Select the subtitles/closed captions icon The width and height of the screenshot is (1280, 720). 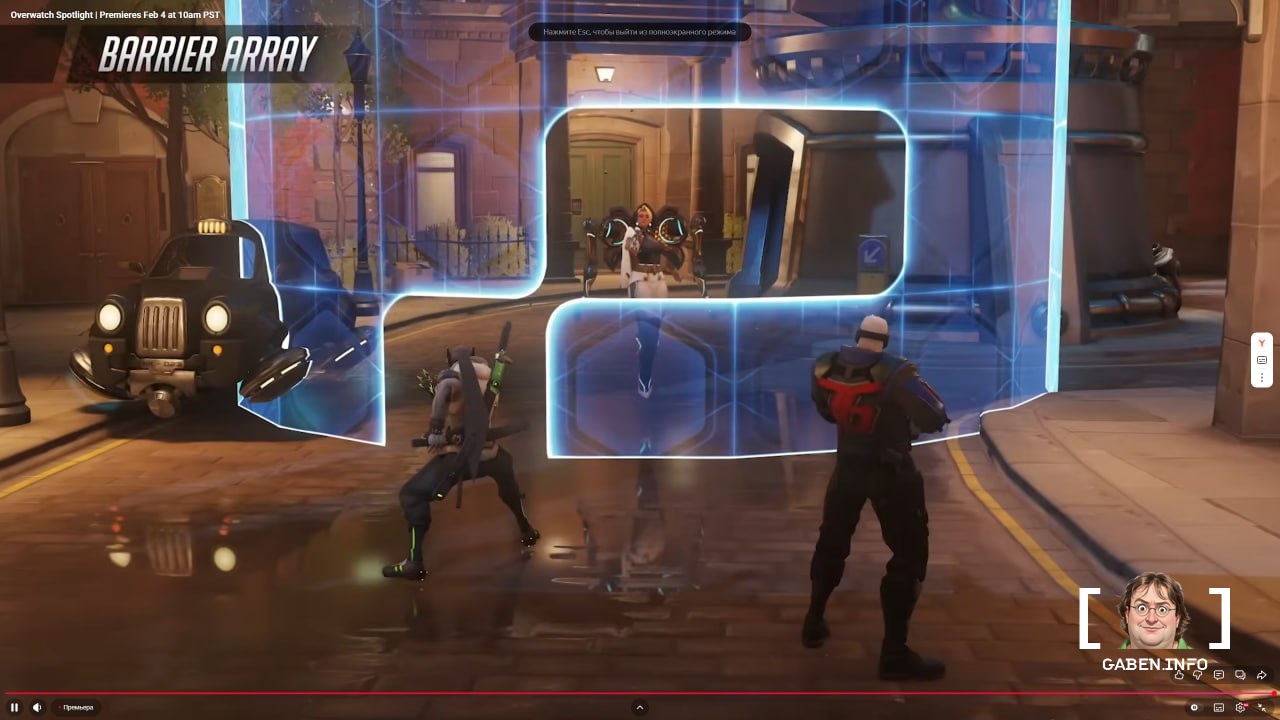(x=1218, y=707)
